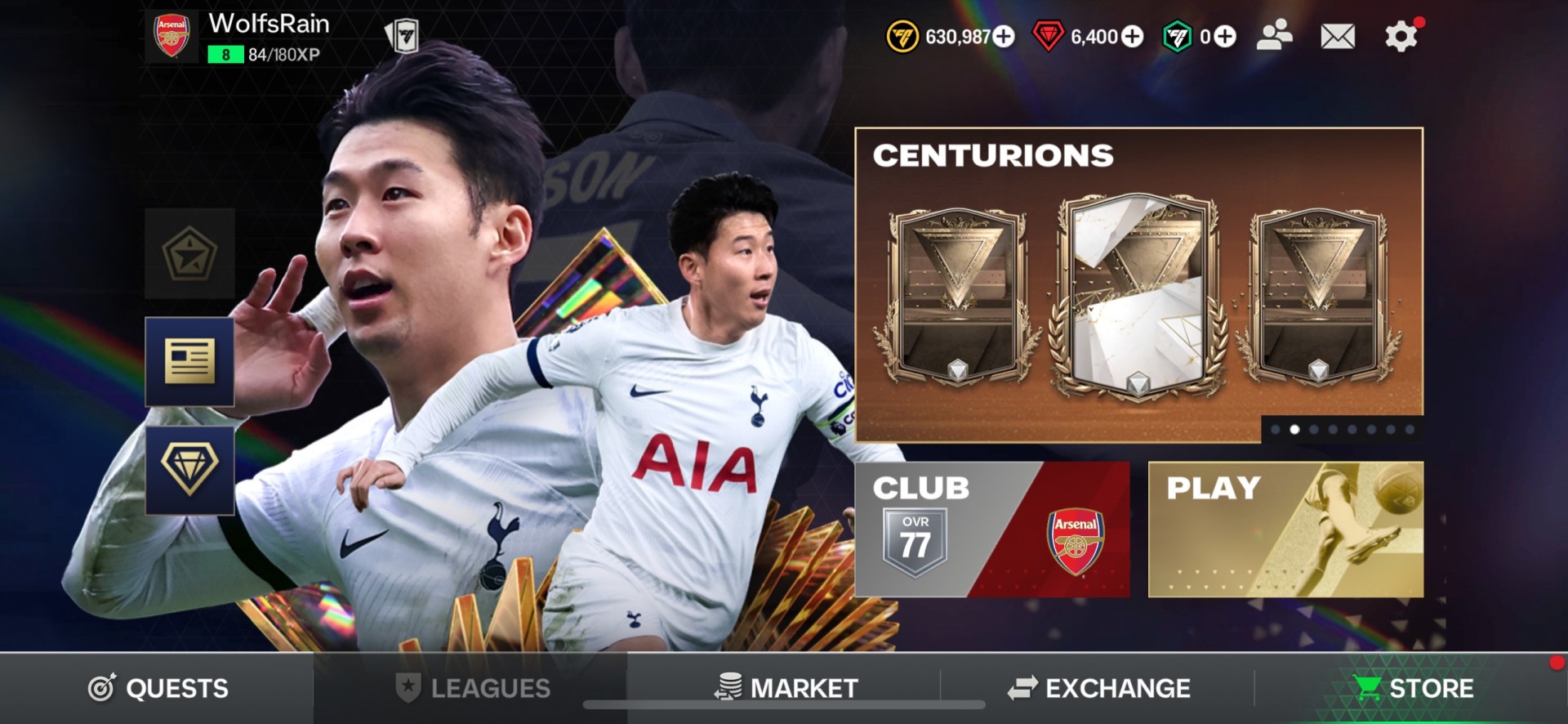The height and width of the screenshot is (724, 1568).
Task: Open the Leagues tab
Action: coord(472,688)
